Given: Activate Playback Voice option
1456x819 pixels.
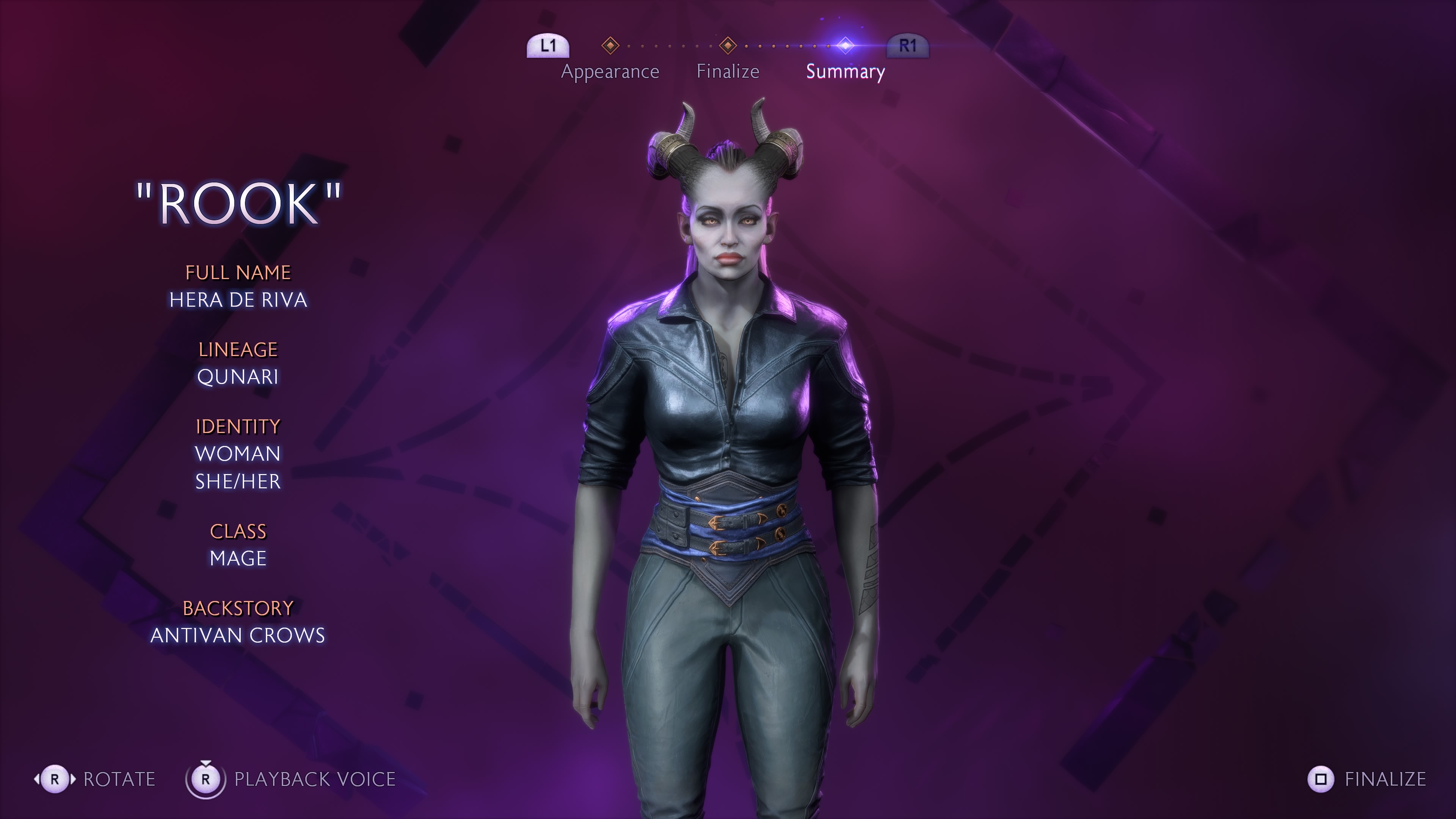Looking at the screenshot, I should pos(314,779).
